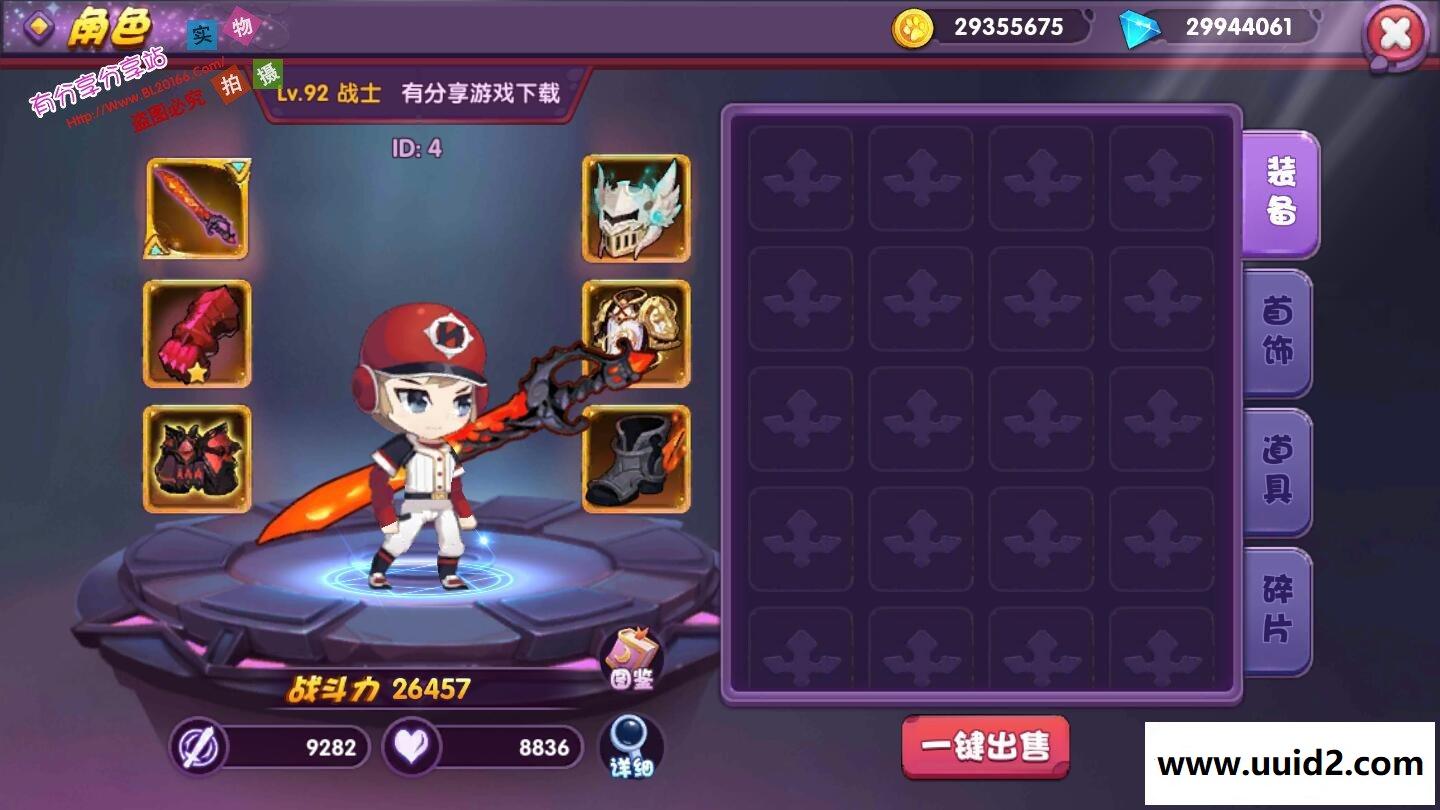Open the equipped winged helmet slot
Image resolution: width=1440 pixels, height=810 pixels.
tap(635, 209)
